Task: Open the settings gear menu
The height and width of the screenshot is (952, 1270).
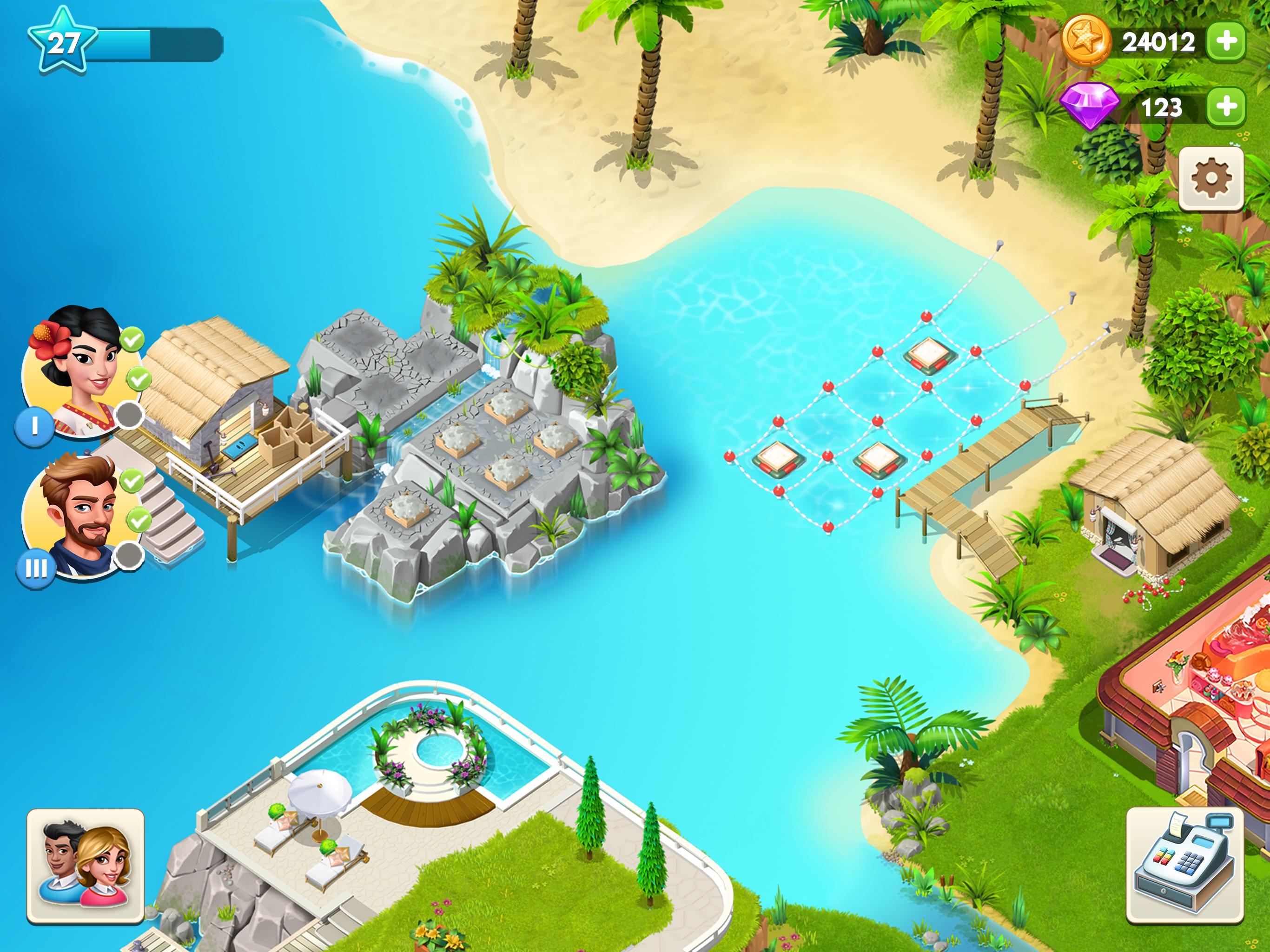Action: point(1212,179)
